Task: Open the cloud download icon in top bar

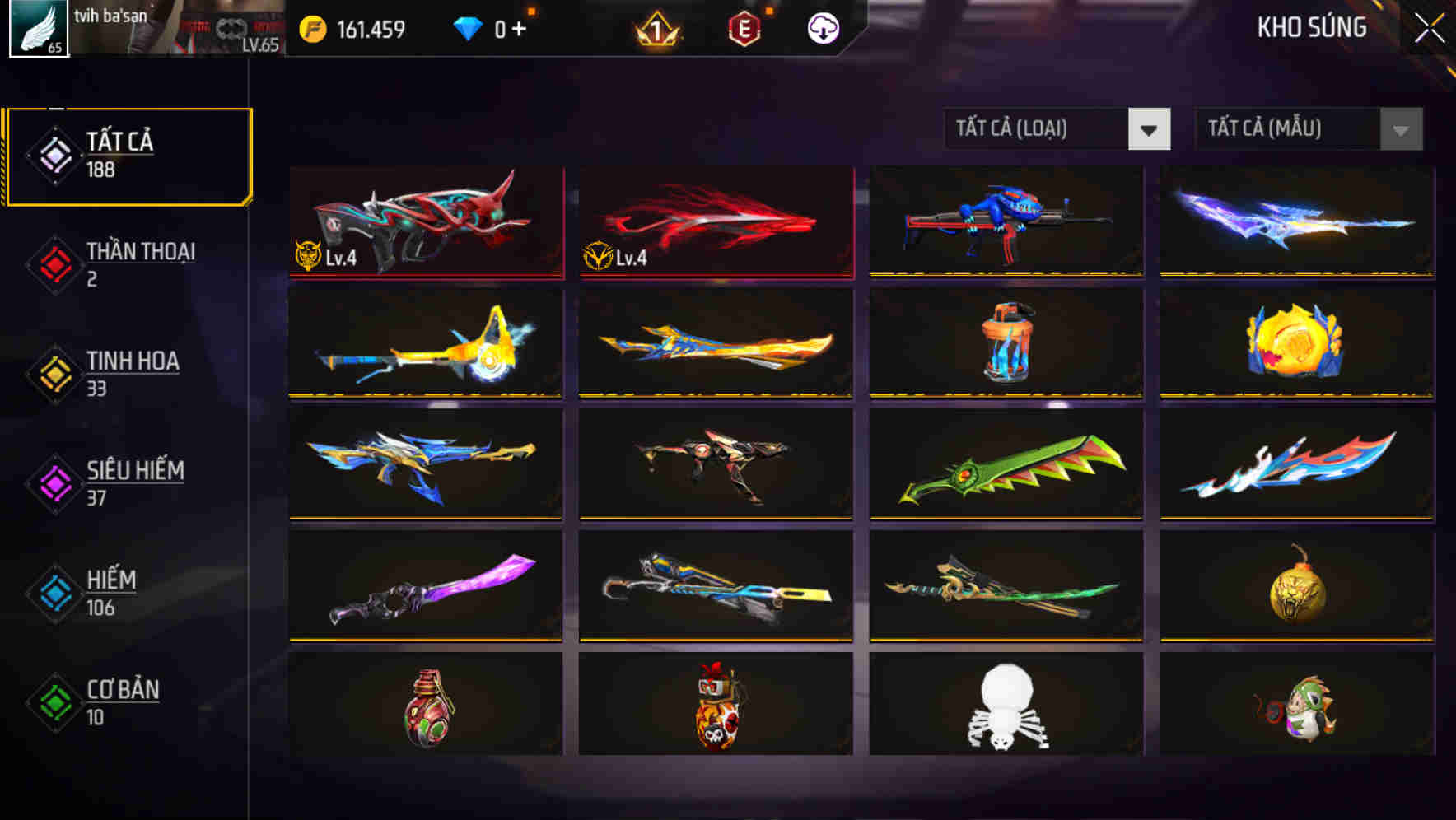Action: coord(823,27)
